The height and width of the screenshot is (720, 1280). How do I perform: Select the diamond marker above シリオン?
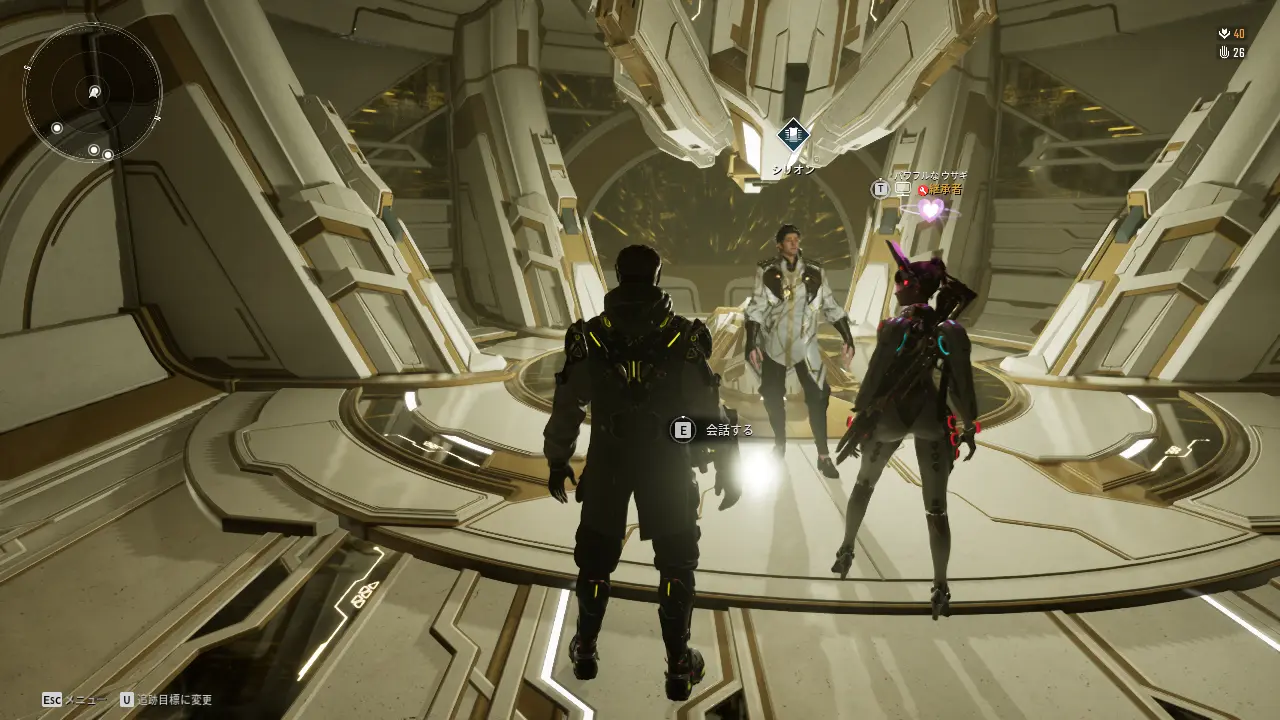click(x=793, y=134)
